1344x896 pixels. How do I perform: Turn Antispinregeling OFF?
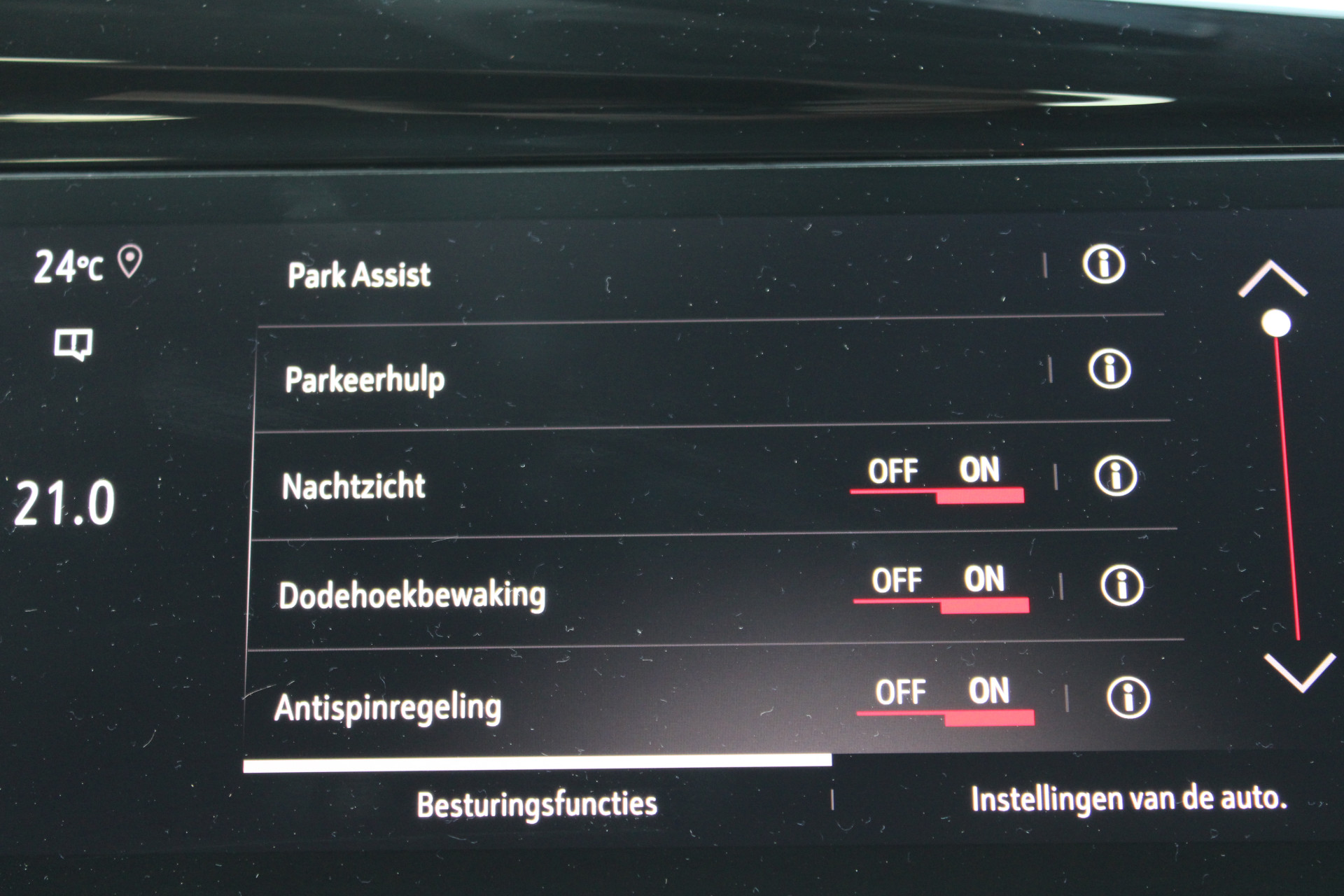[x=900, y=693]
